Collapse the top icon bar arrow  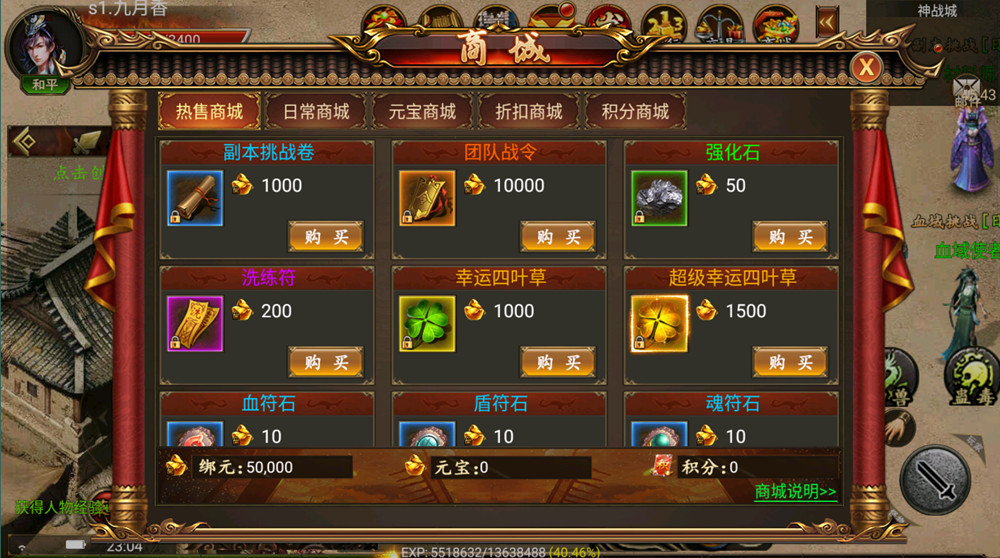click(x=826, y=22)
